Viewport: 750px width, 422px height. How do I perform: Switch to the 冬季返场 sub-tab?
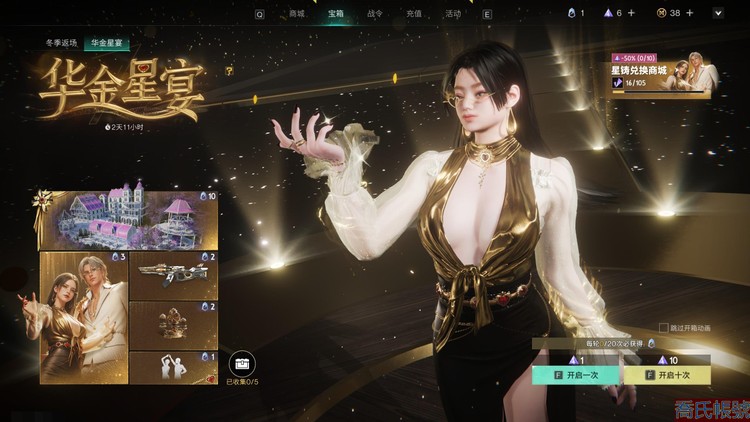(x=61, y=44)
